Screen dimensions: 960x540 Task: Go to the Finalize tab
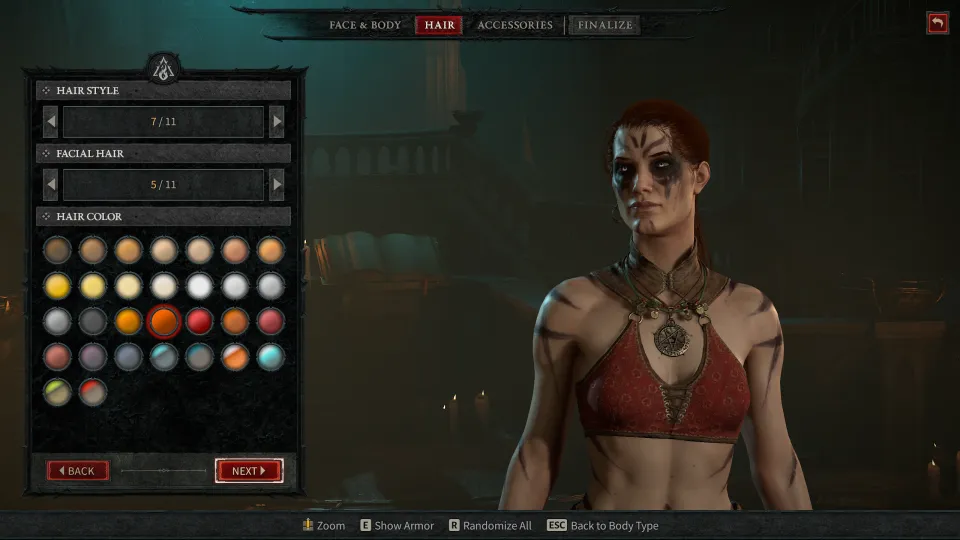point(604,25)
